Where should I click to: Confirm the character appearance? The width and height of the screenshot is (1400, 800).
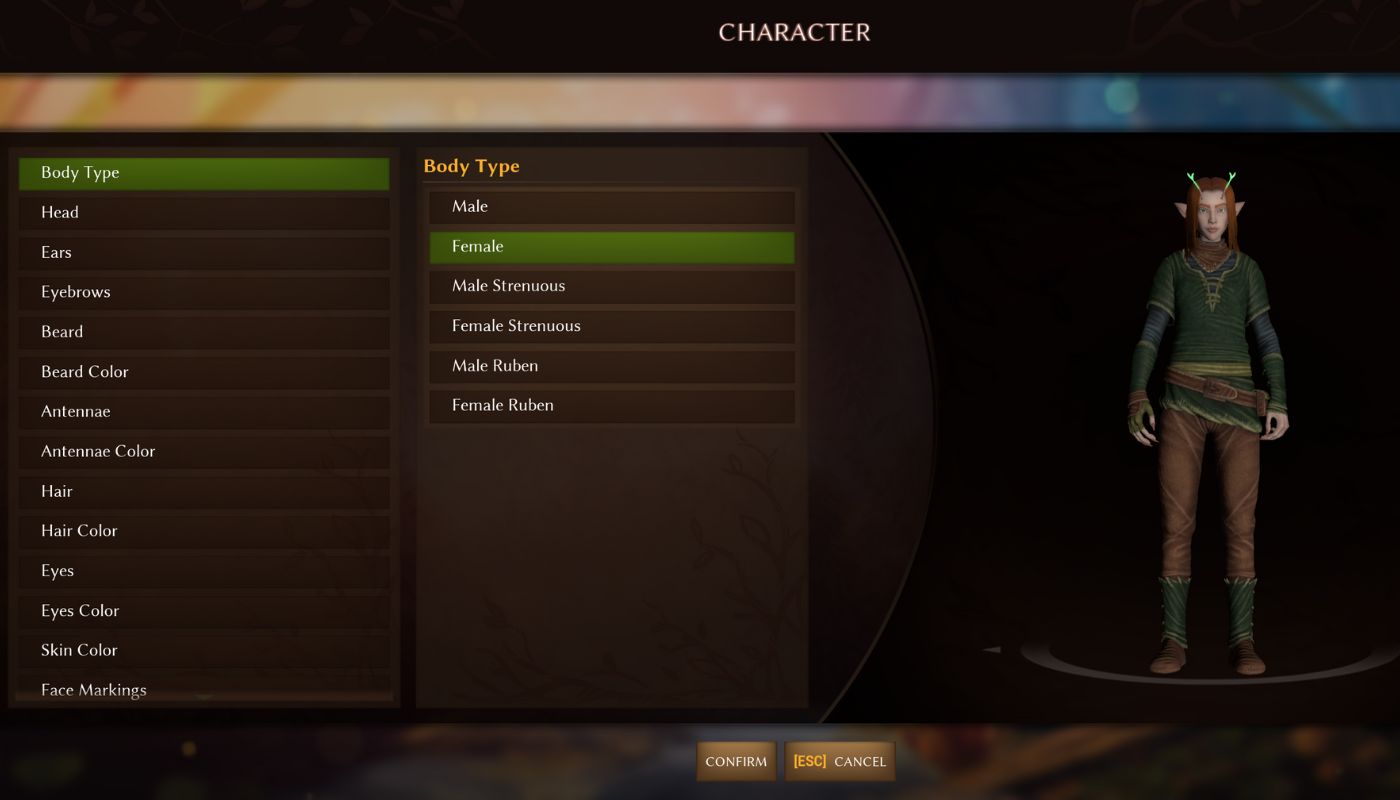(x=736, y=762)
